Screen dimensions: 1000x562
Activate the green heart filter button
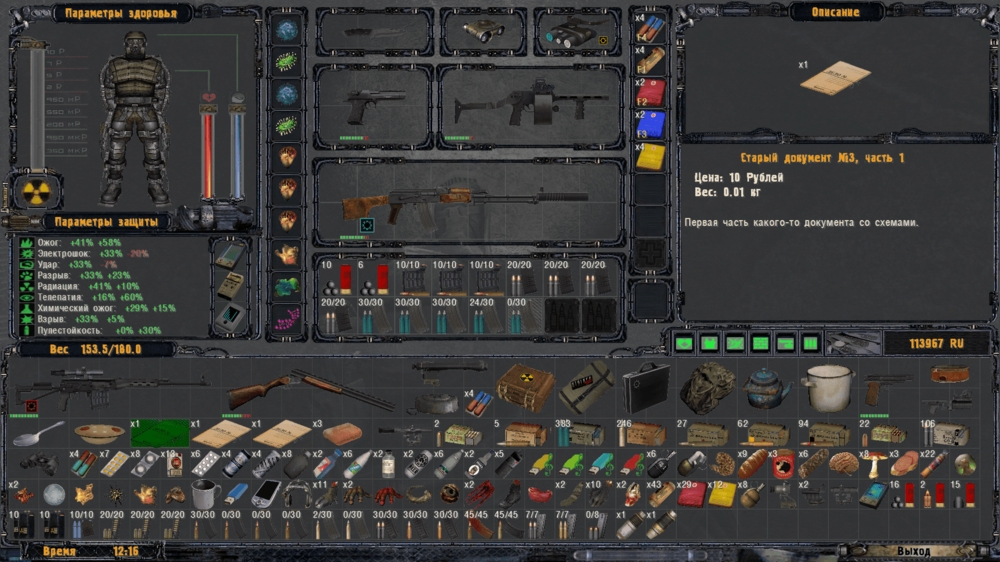pos(685,344)
